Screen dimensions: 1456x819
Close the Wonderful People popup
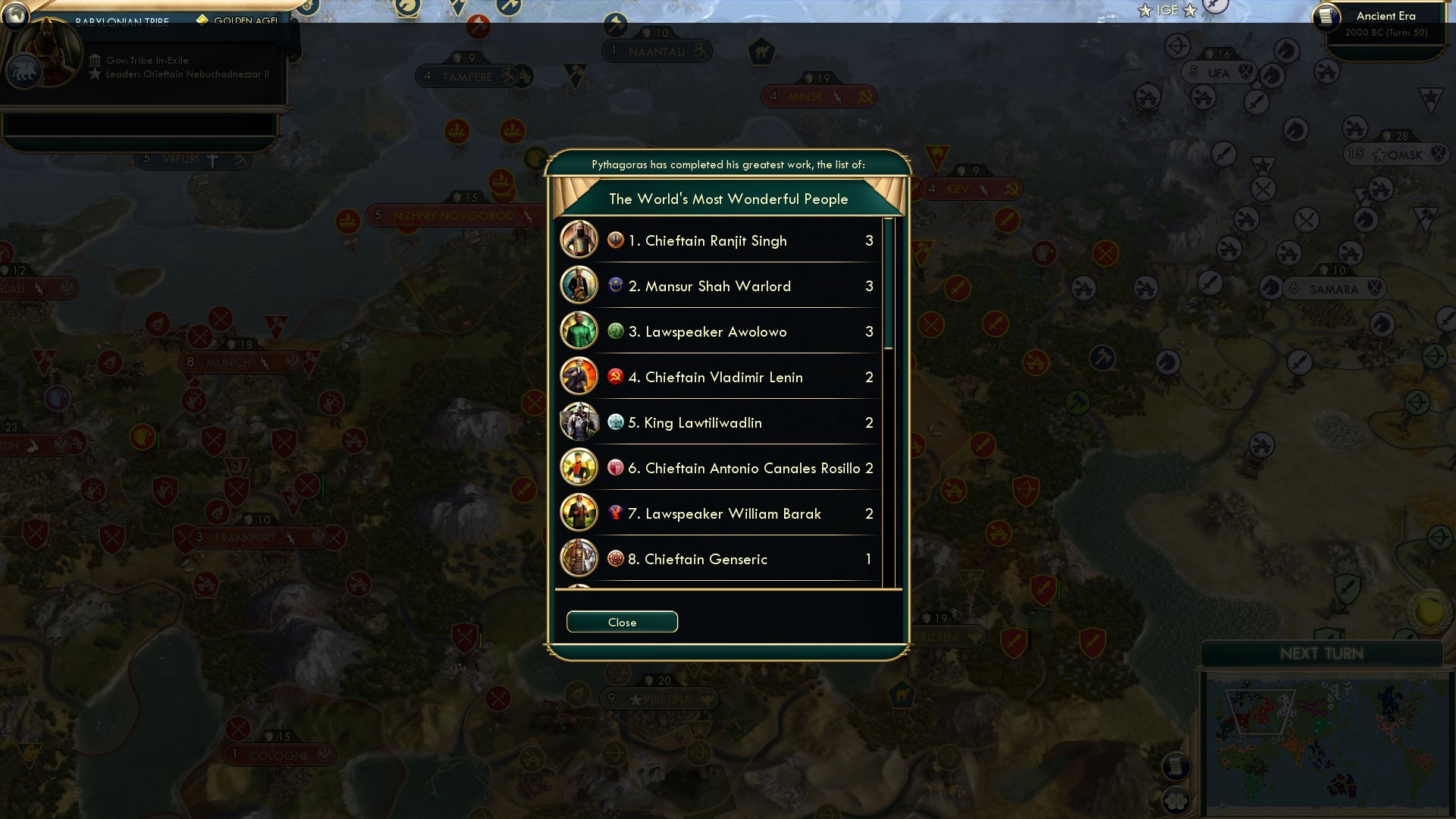click(622, 622)
